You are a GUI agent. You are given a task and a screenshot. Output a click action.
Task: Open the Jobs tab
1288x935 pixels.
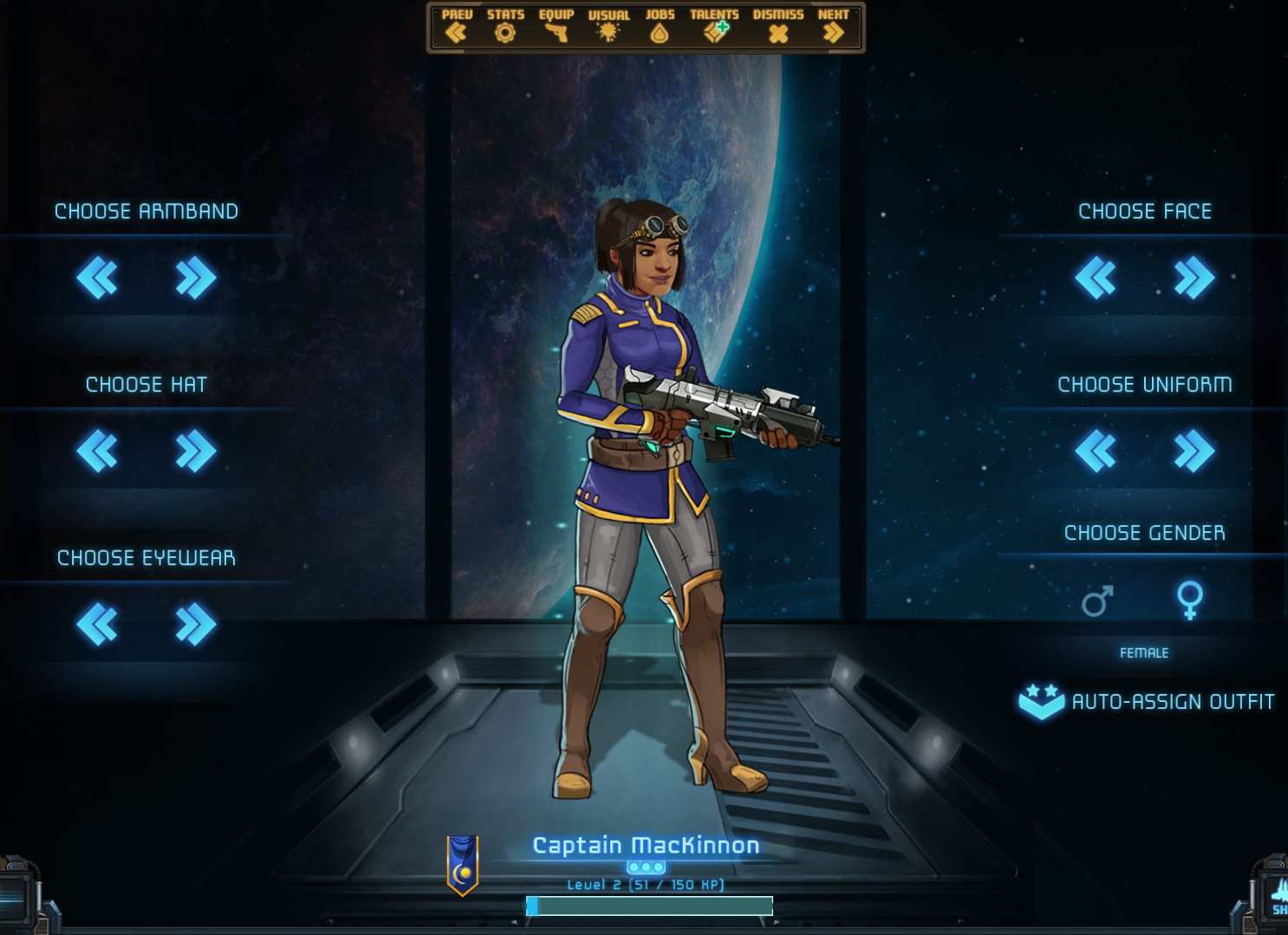click(660, 27)
